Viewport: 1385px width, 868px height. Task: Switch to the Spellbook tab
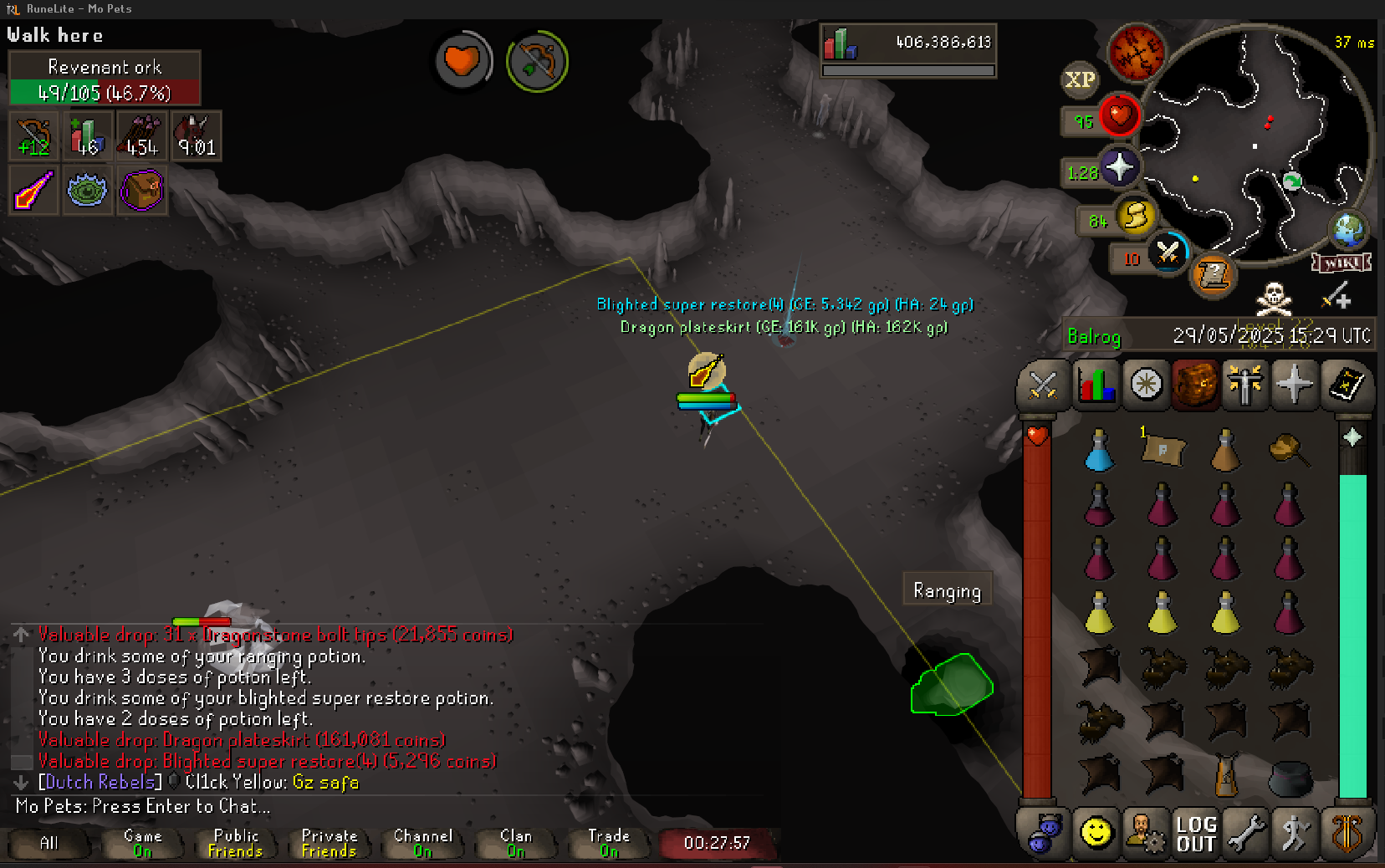click(x=1345, y=385)
